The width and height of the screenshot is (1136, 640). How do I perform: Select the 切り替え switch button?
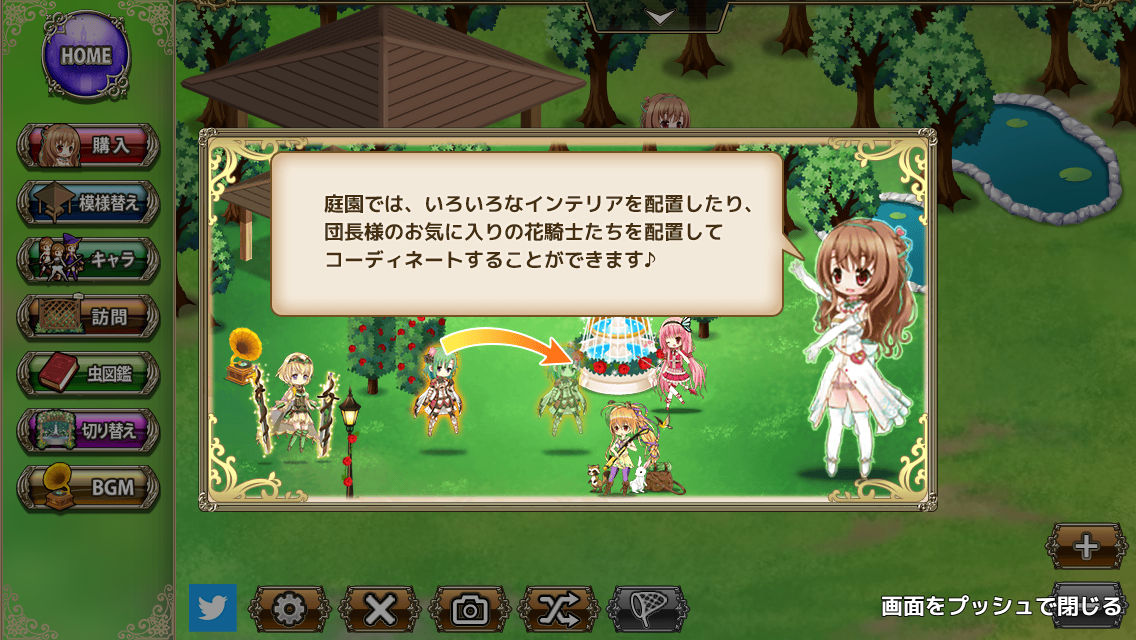[88, 431]
